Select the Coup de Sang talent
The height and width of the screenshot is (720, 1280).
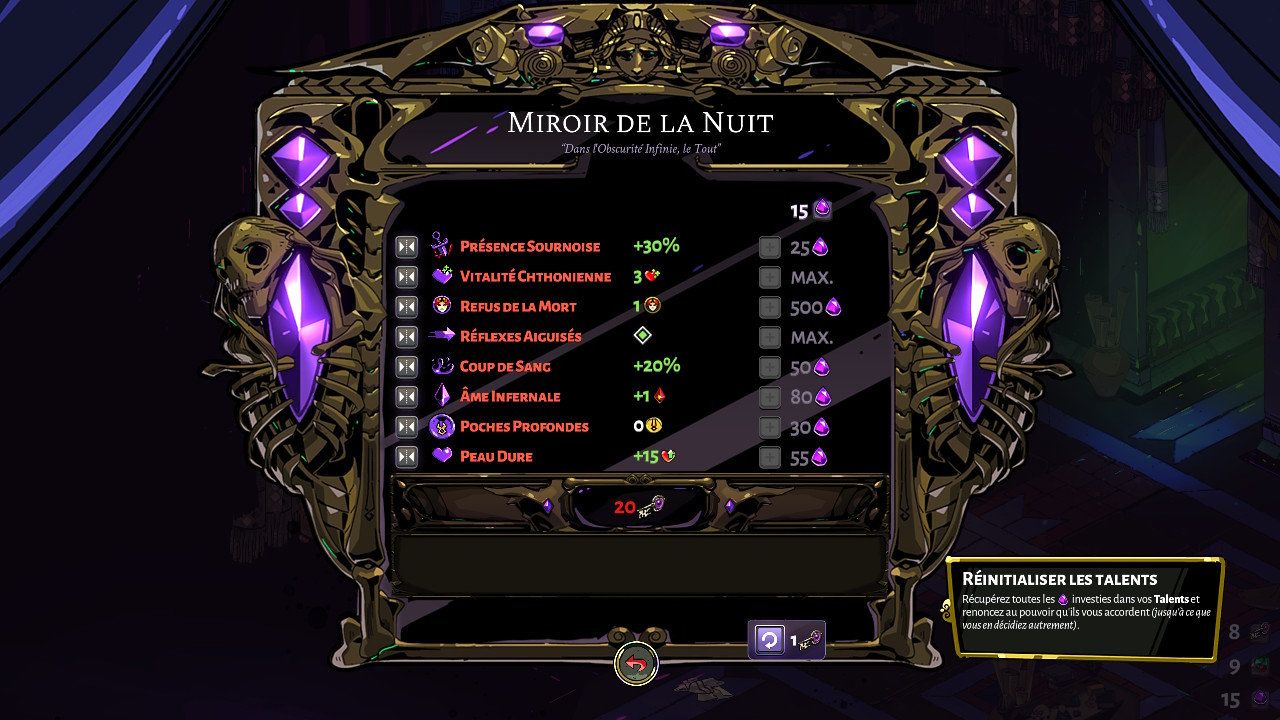(x=505, y=367)
